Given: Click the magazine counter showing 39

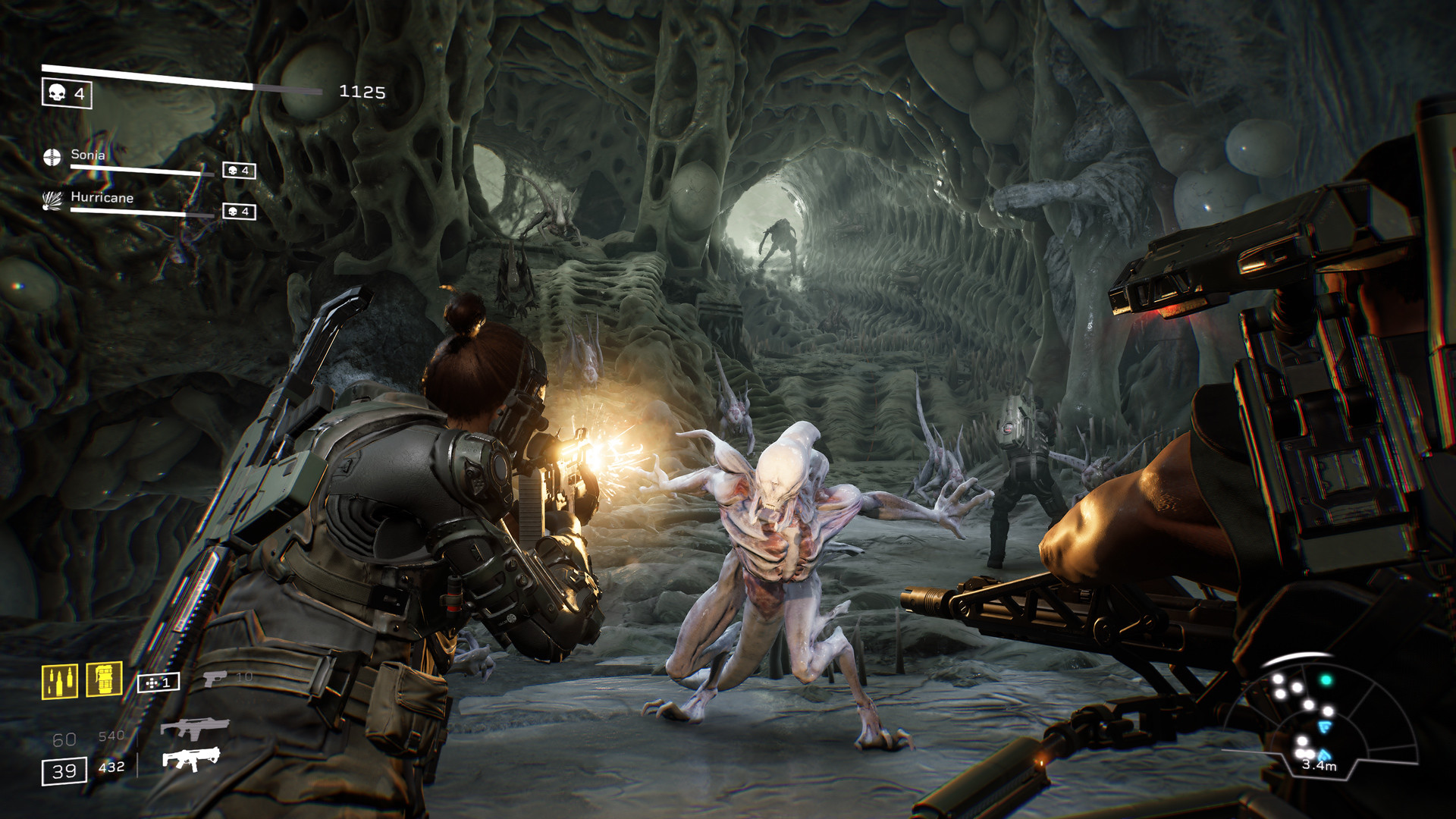Looking at the screenshot, I should (64, 771).
